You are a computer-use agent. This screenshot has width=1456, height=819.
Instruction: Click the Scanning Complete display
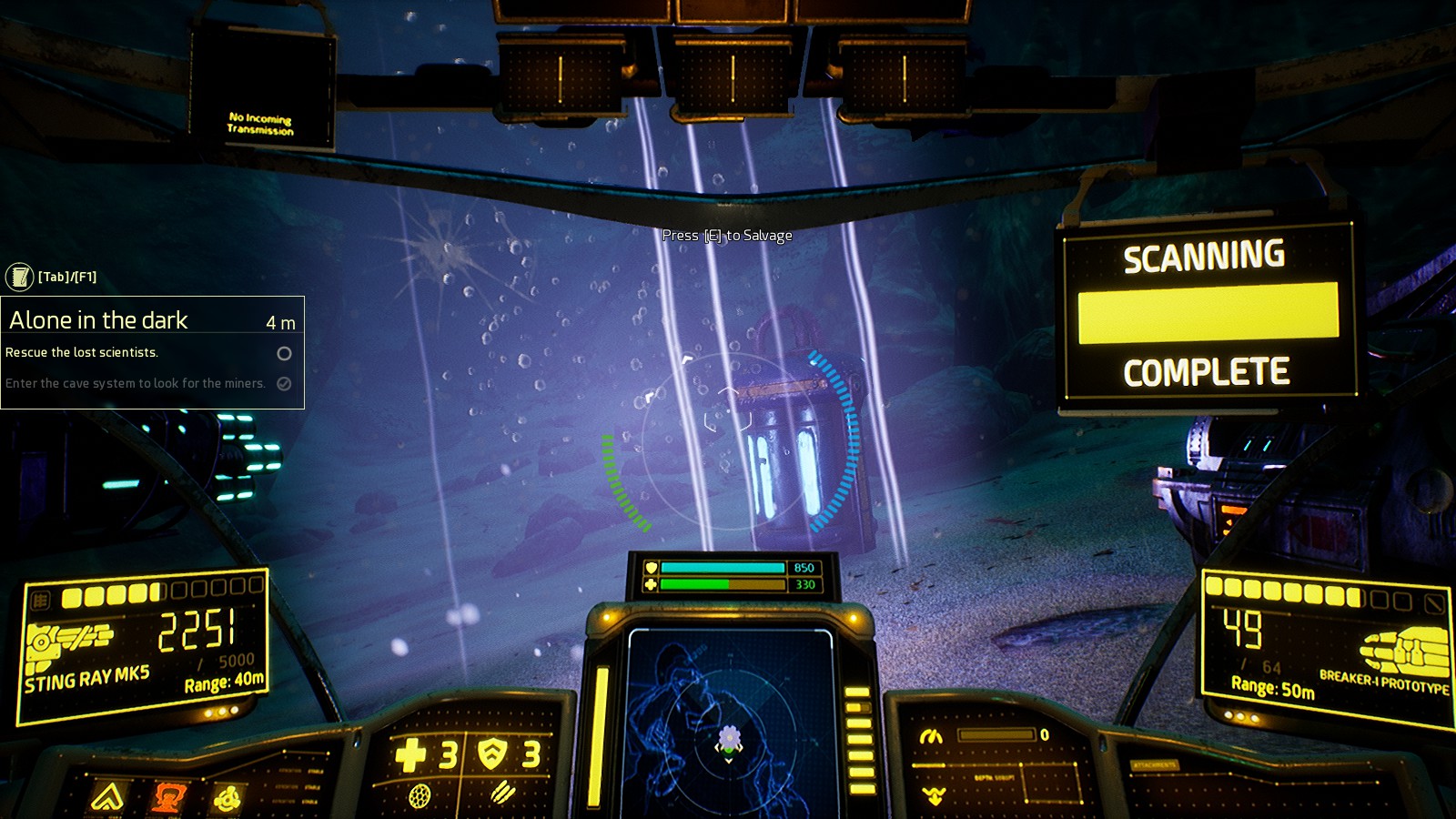click(x=1208, y=313)
